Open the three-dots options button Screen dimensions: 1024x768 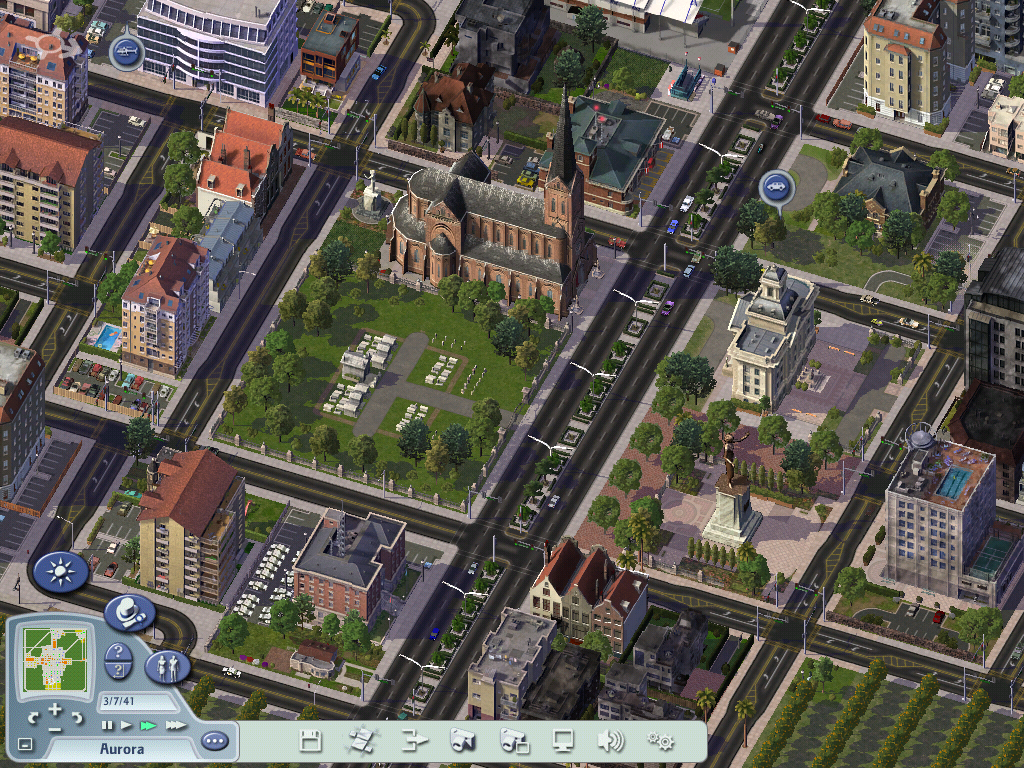(x=214, y=741)
